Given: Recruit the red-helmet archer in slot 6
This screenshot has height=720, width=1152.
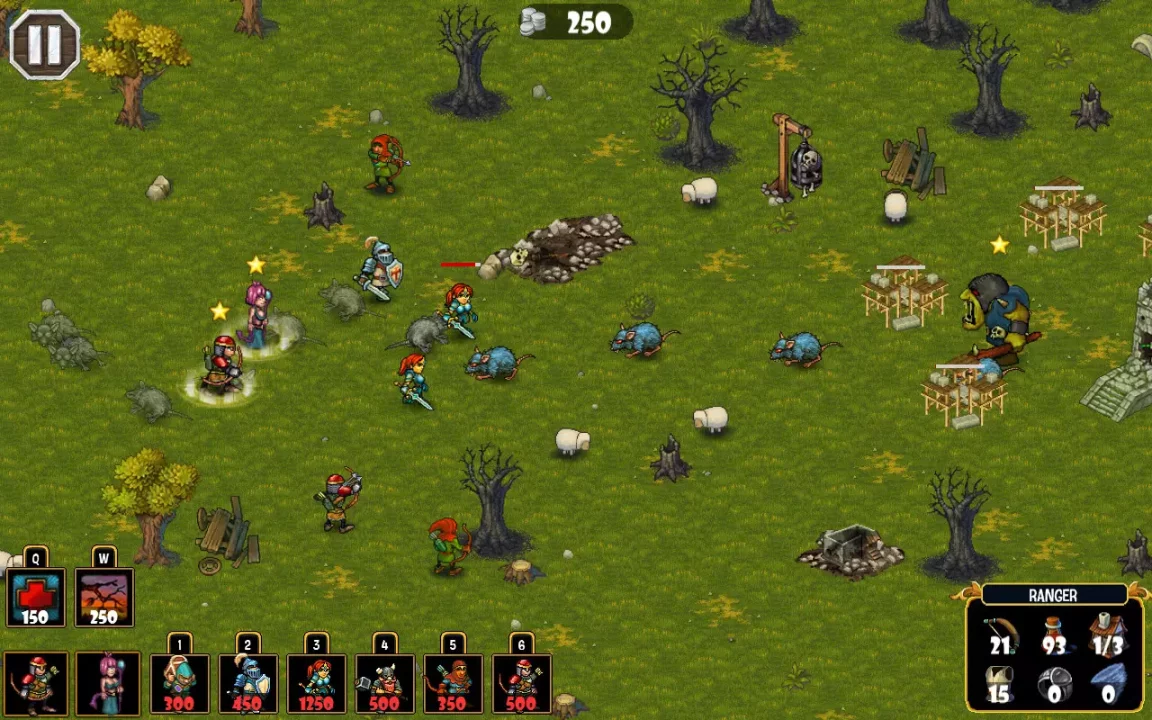Looking at the screenshot, I should [521, 684].
